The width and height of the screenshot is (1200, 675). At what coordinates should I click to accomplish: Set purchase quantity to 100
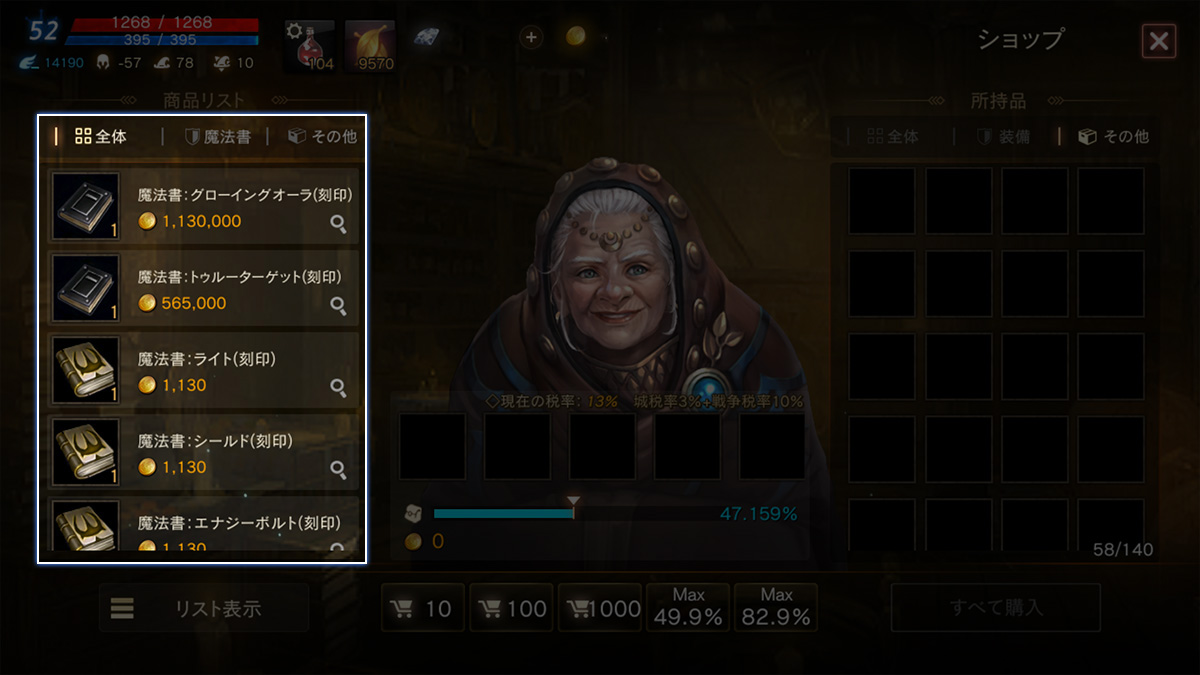click(511, 608)
